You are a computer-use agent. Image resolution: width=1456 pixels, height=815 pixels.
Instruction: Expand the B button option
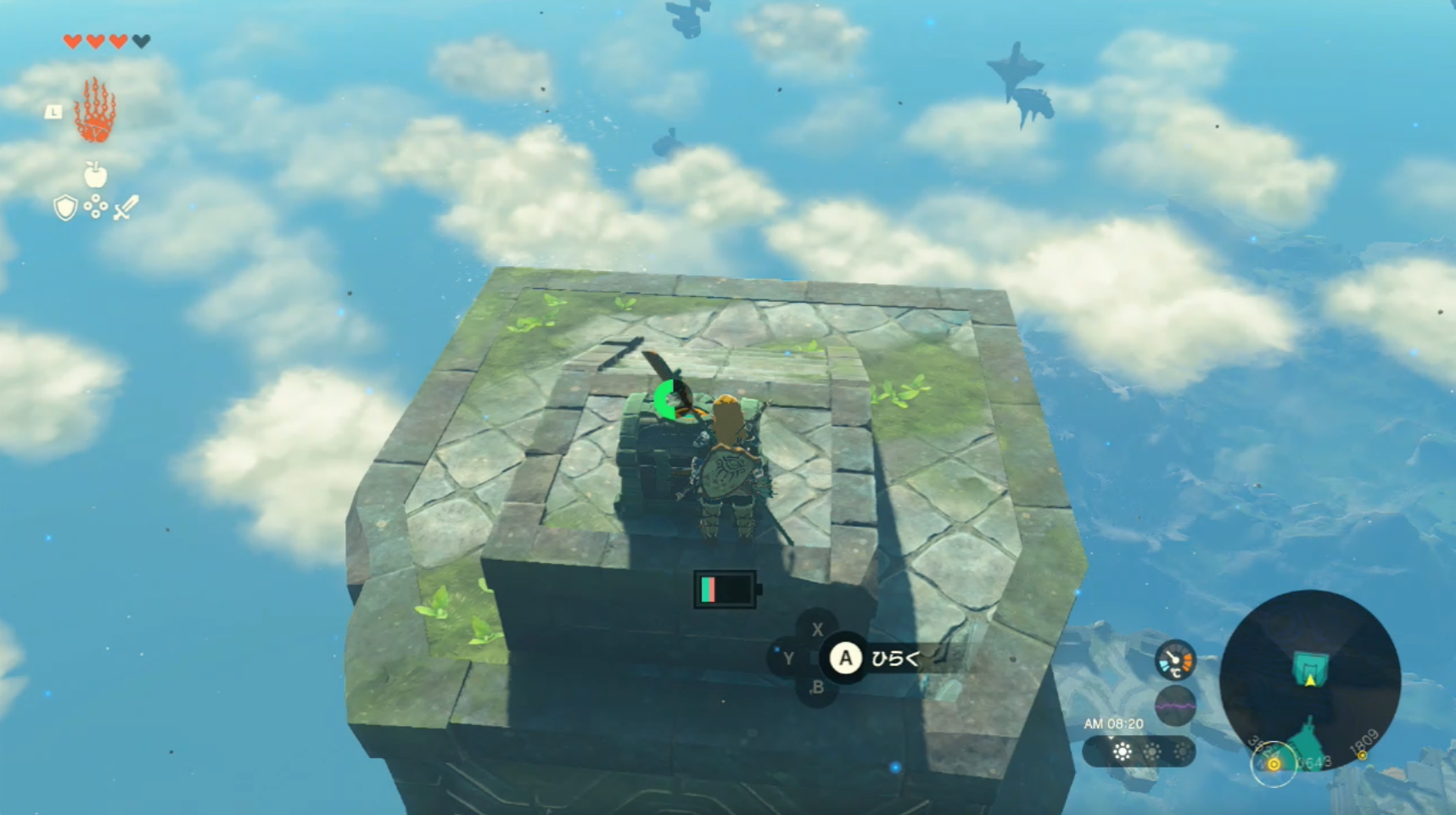pyautogui.click(x=817, y=689)
